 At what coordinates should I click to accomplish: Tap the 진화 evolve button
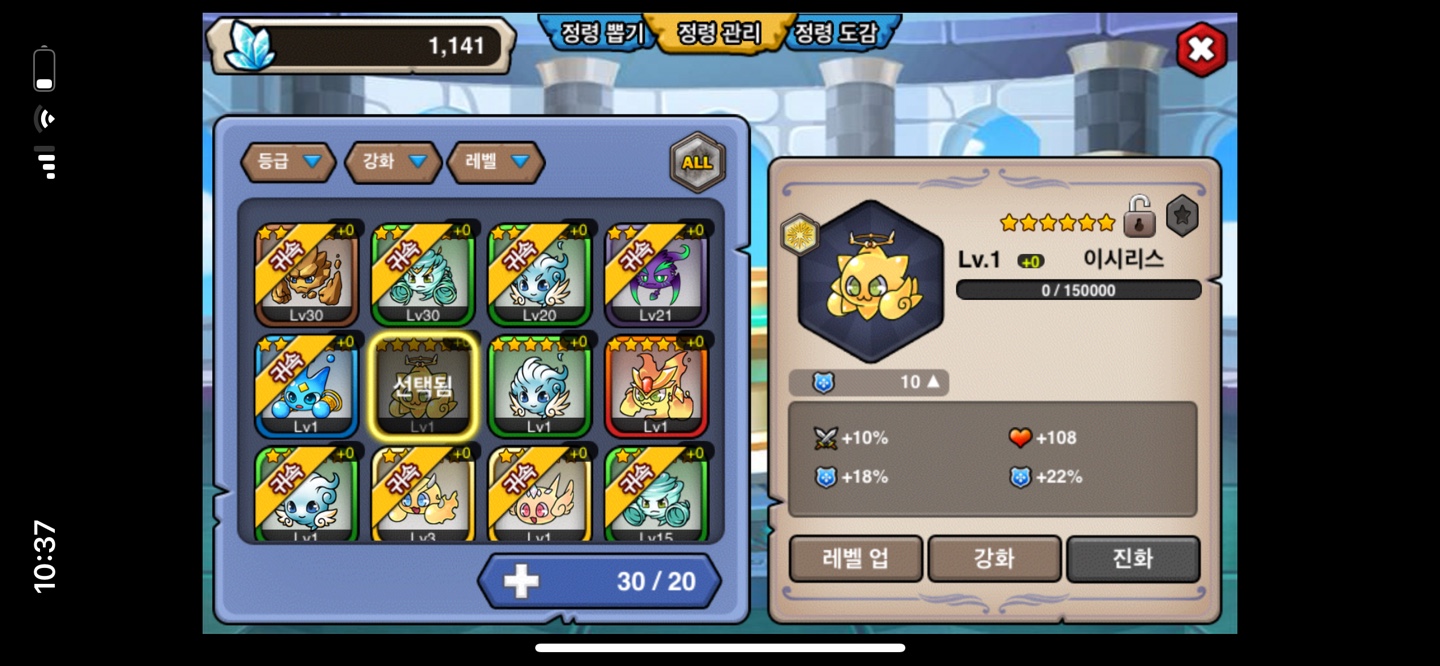click(1132, 559)
